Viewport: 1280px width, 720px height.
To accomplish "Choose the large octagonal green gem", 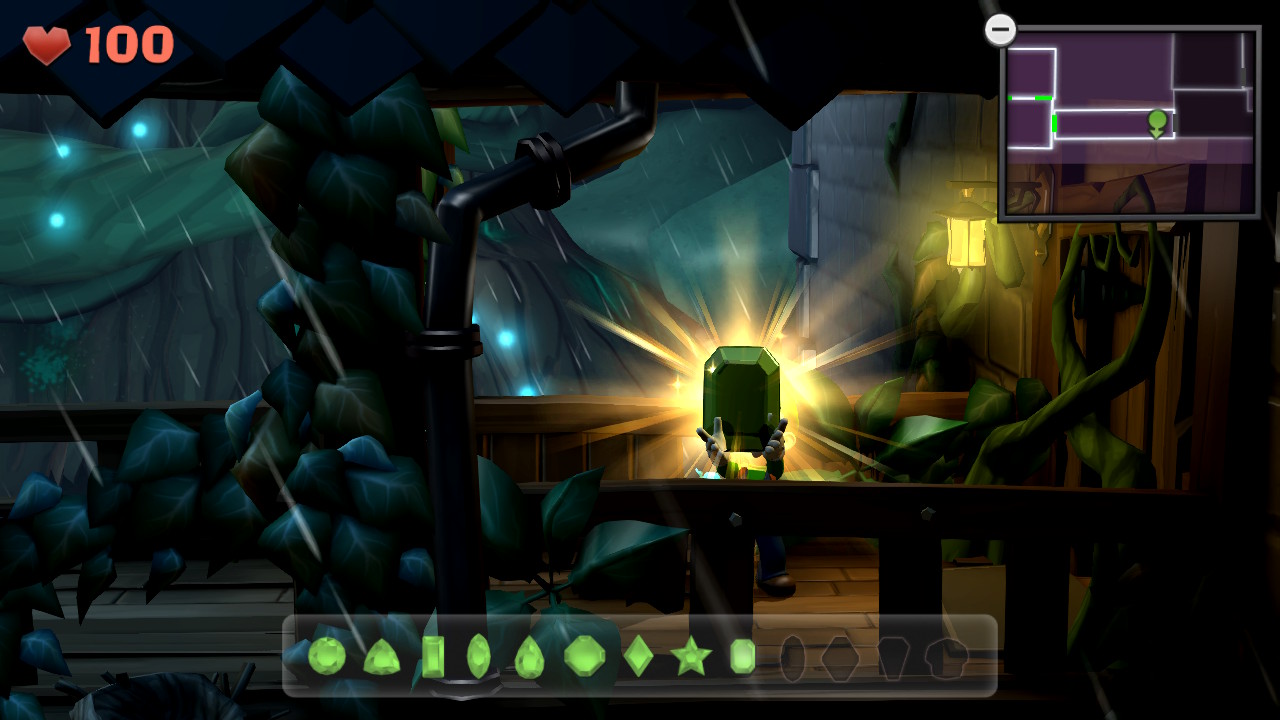I will [585, 656].
